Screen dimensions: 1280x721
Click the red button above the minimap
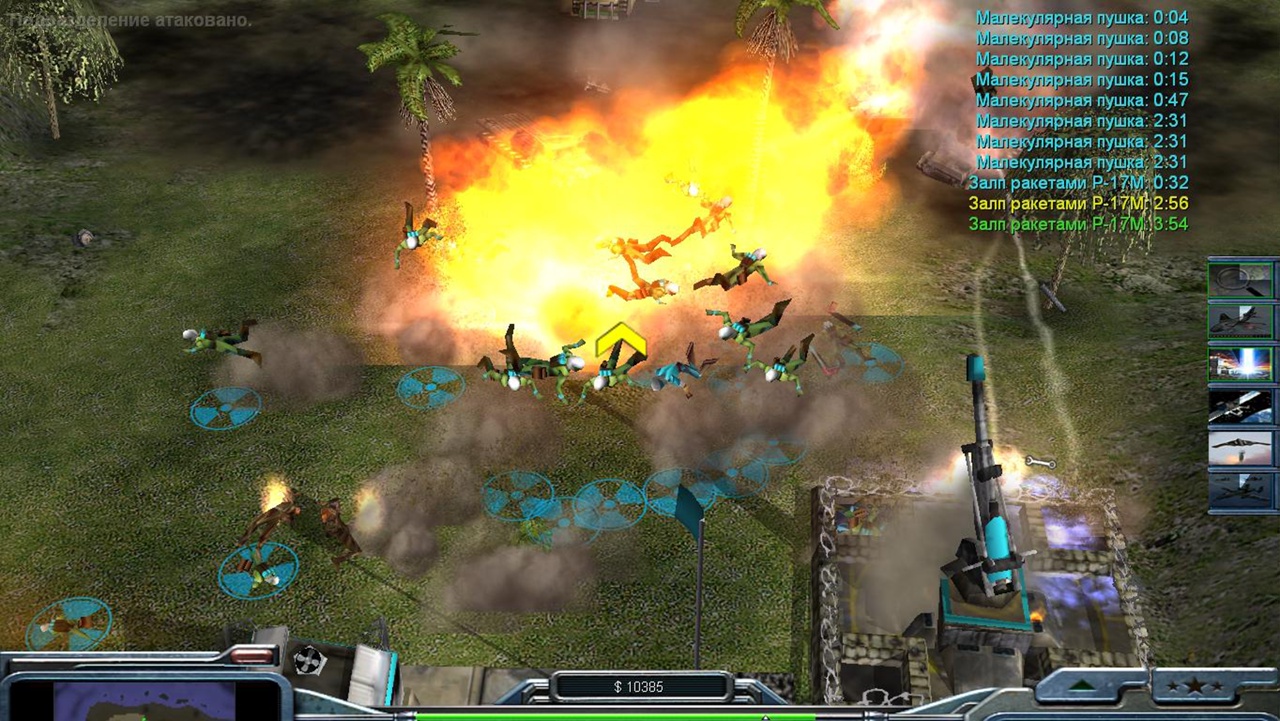(251, 656)
